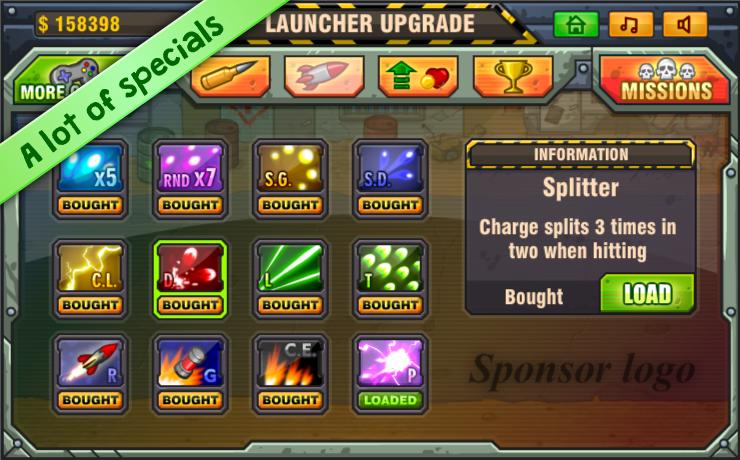
Task: Open the trophy achievements tab
Action: [512, 76]
